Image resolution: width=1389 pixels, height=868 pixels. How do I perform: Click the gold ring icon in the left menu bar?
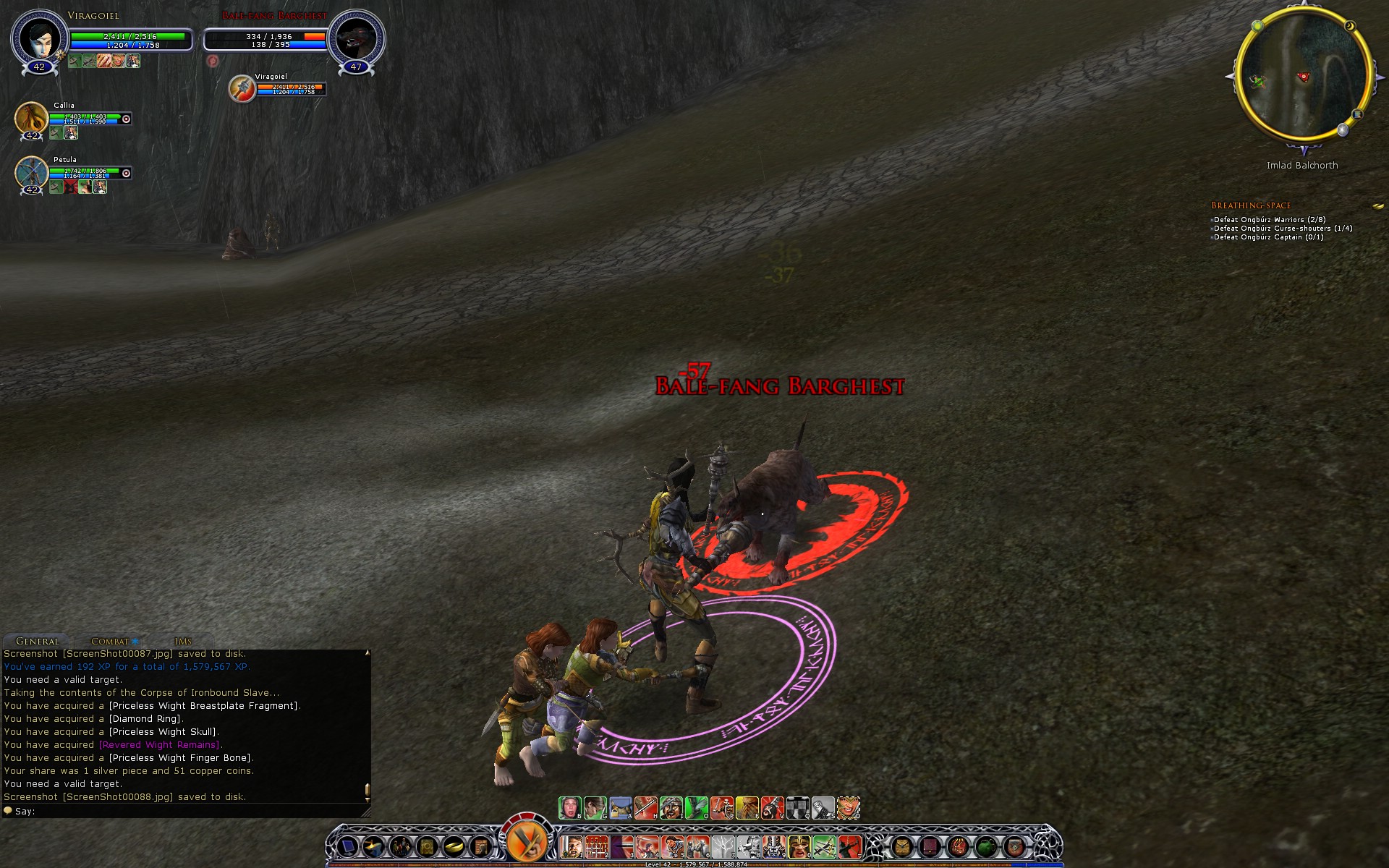tap(454, 846)
